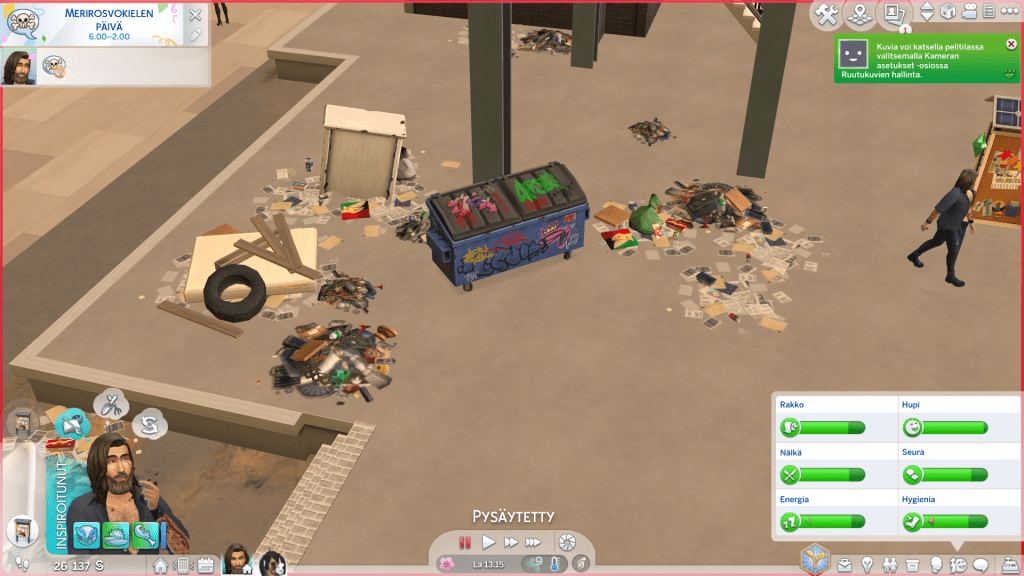The image size is (1024, 576).
Task: Open the relationships panel
Action: pyautogui.click(x=890, y=565)
